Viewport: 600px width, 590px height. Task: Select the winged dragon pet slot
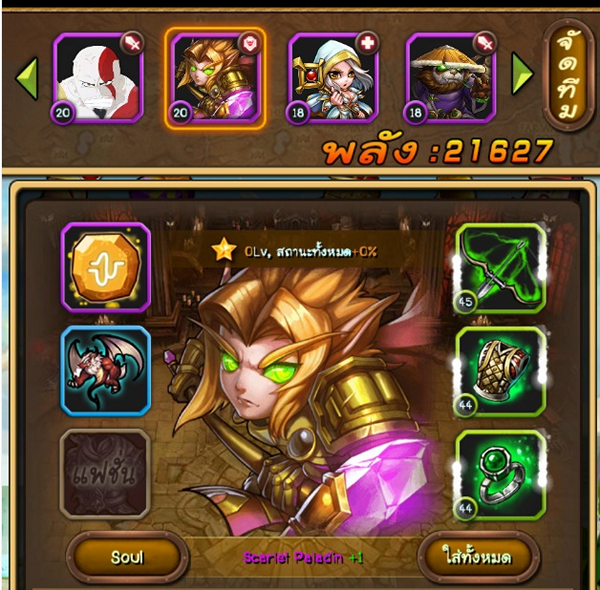[x=106, y=370]
